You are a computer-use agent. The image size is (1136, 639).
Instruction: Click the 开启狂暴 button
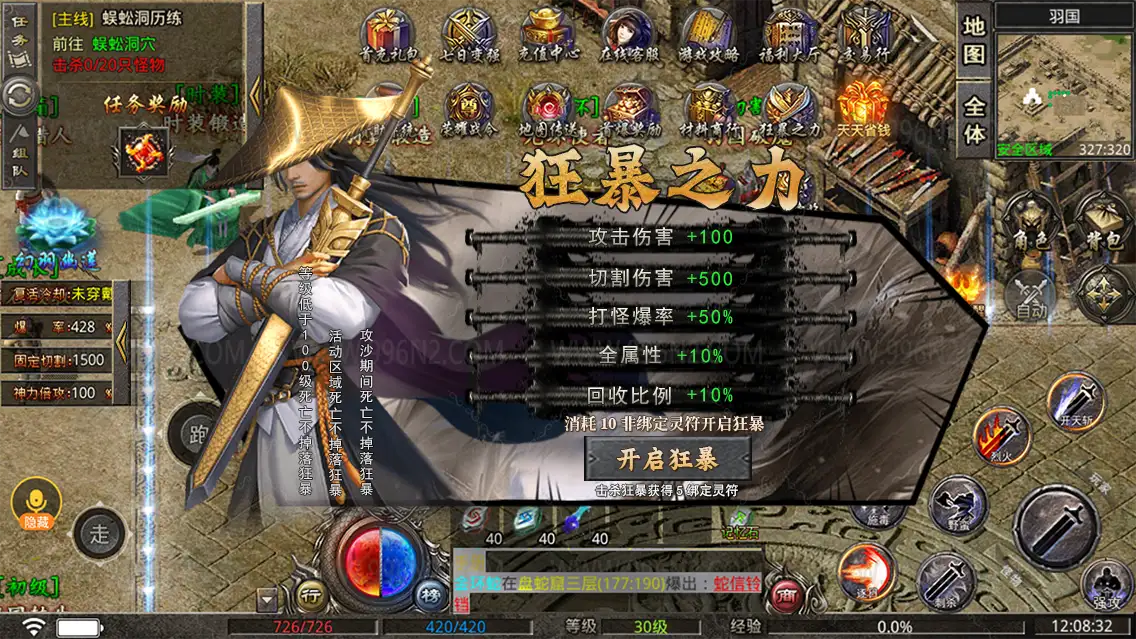[x=667, y=460]
